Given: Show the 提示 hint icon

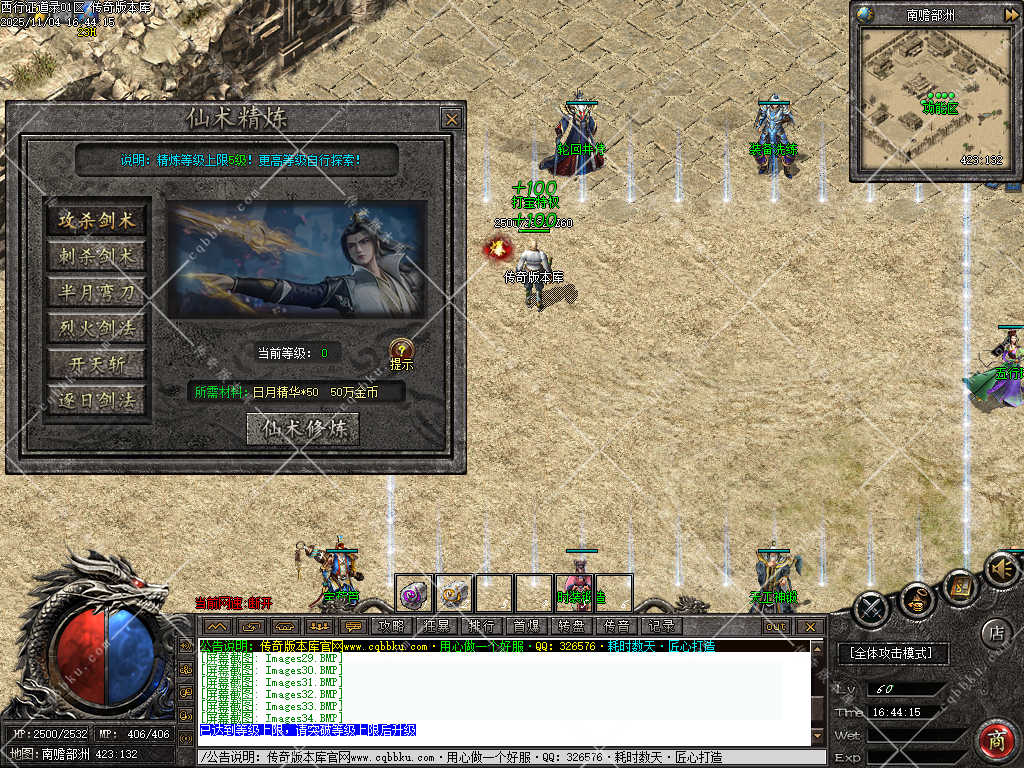Looking at the screenshot, I should tap(401, 351).
